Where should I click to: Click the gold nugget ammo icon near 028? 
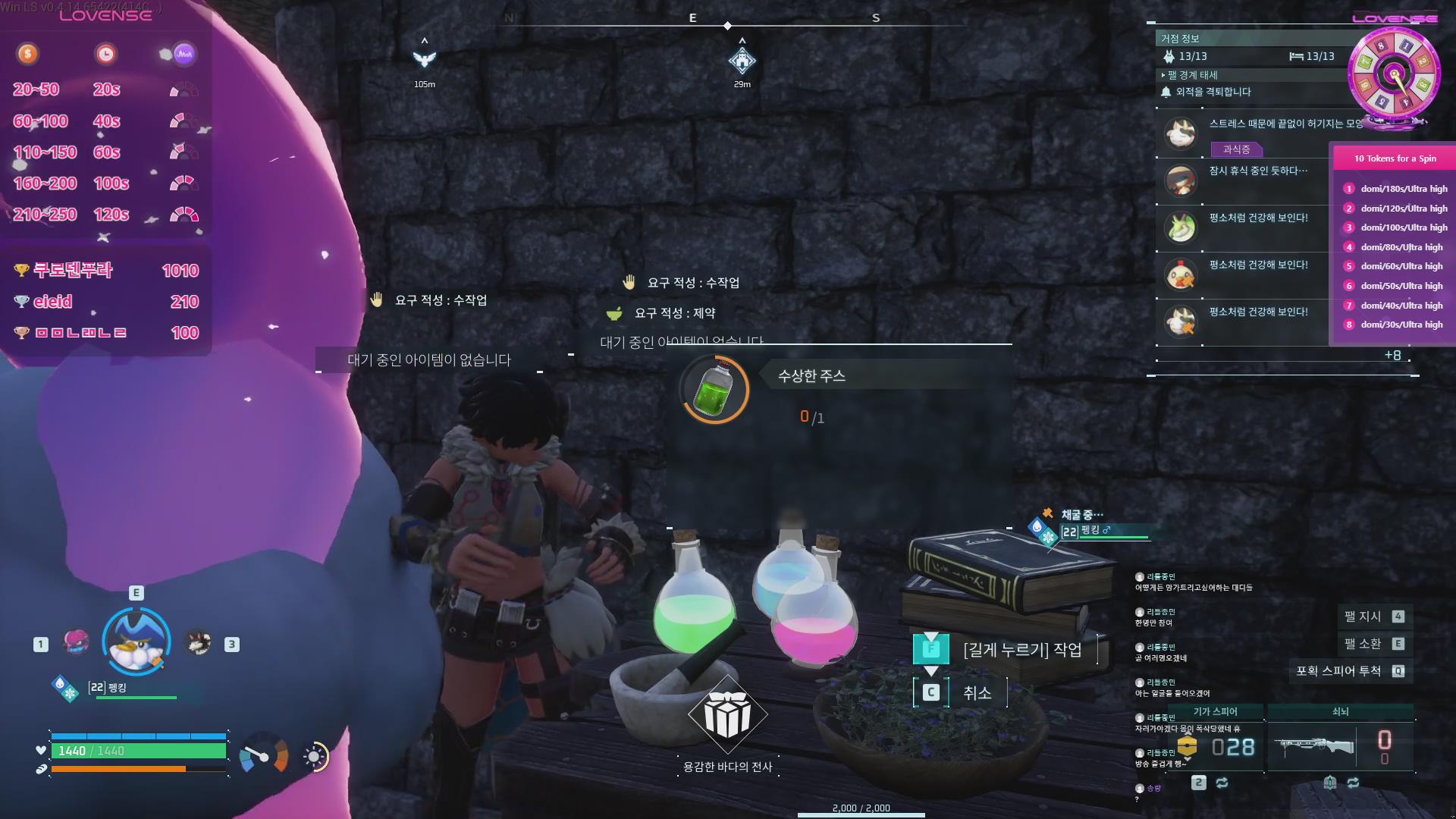(1188, 745)
